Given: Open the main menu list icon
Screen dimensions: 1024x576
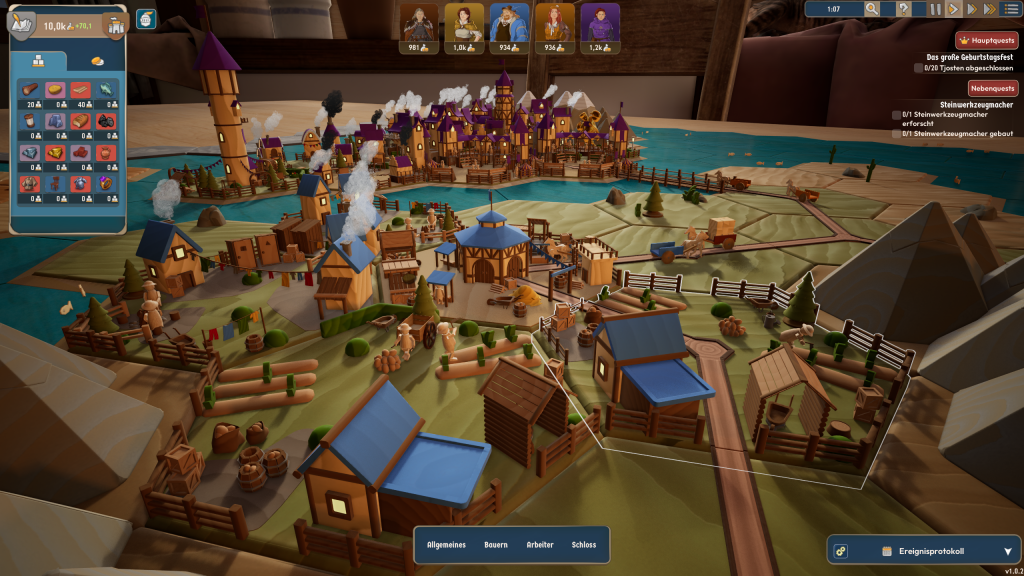Looking at the screenshot, I should 1011,9.
